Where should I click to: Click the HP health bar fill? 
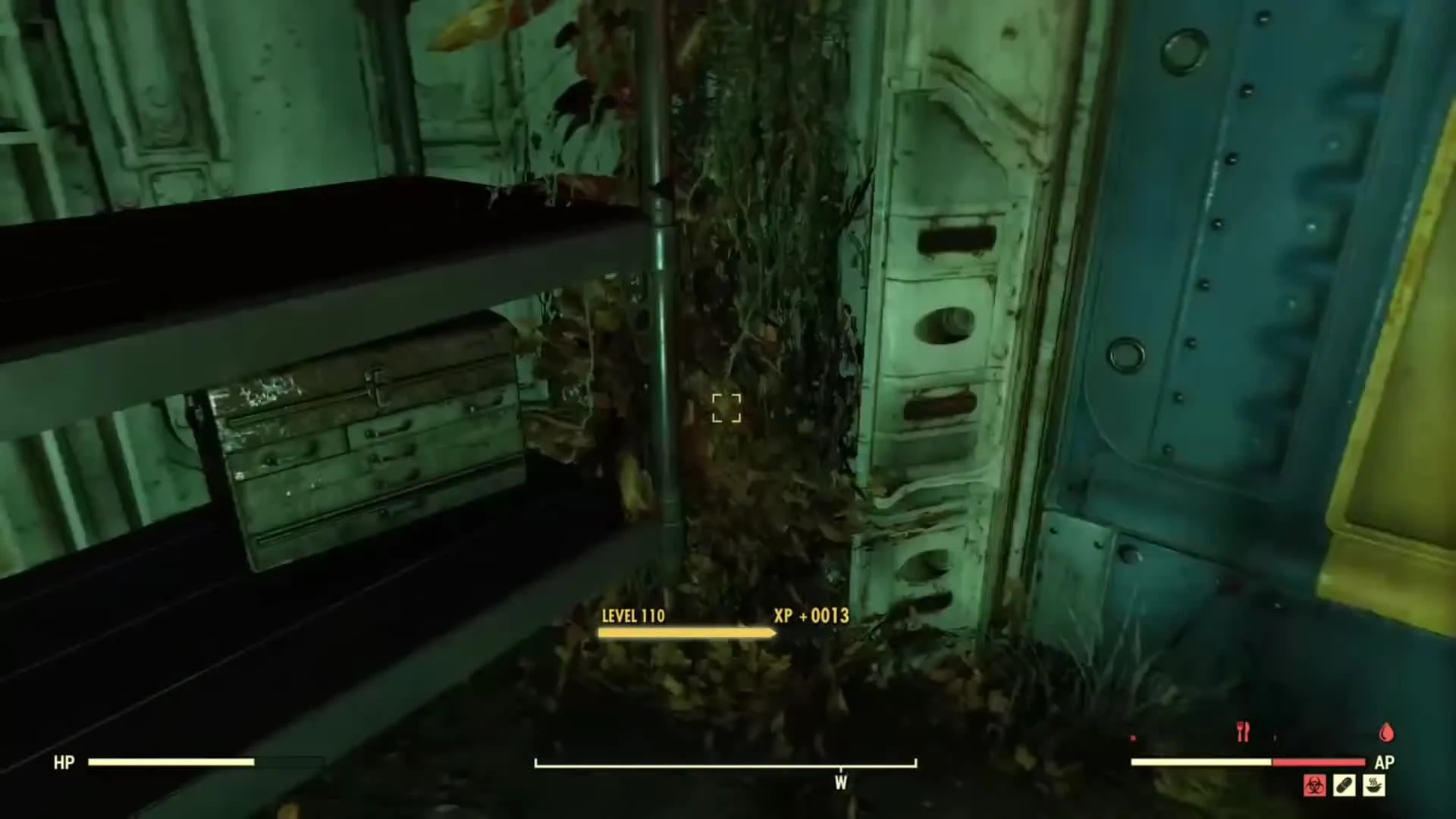[171, 762]
